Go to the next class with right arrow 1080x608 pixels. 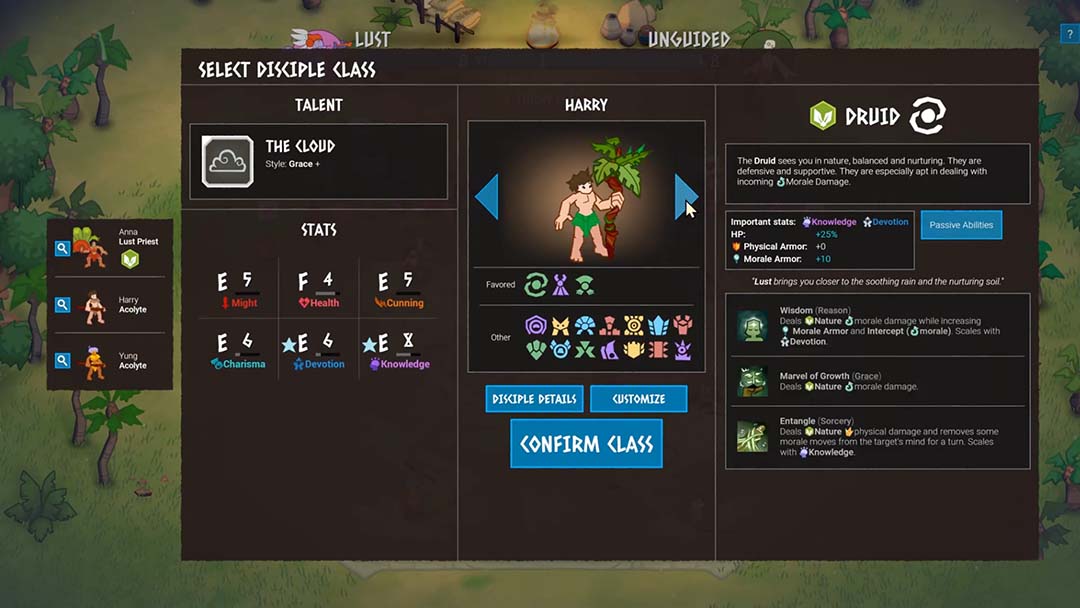685,196
